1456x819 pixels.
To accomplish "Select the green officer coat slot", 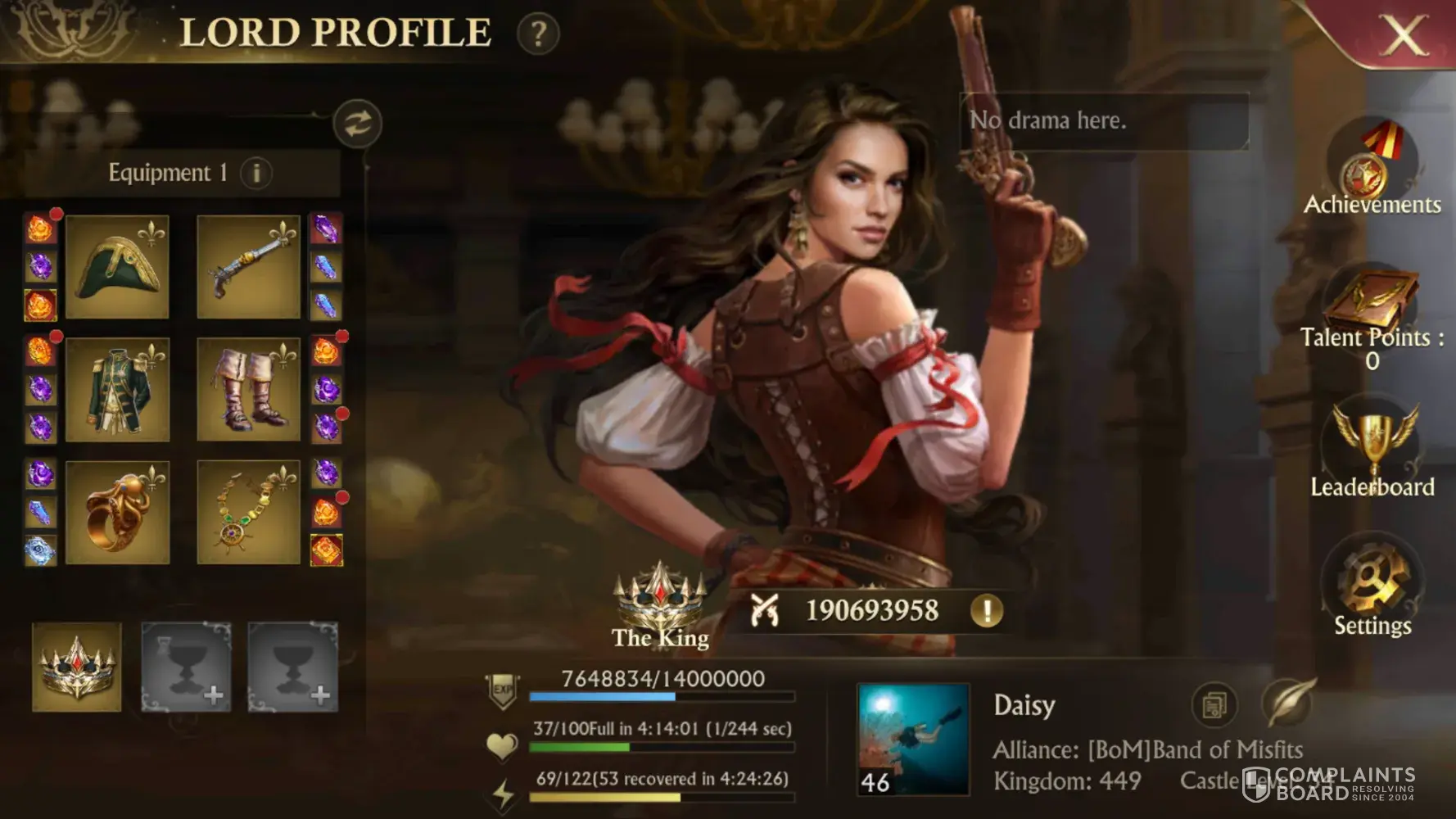I will click(117, 390).
